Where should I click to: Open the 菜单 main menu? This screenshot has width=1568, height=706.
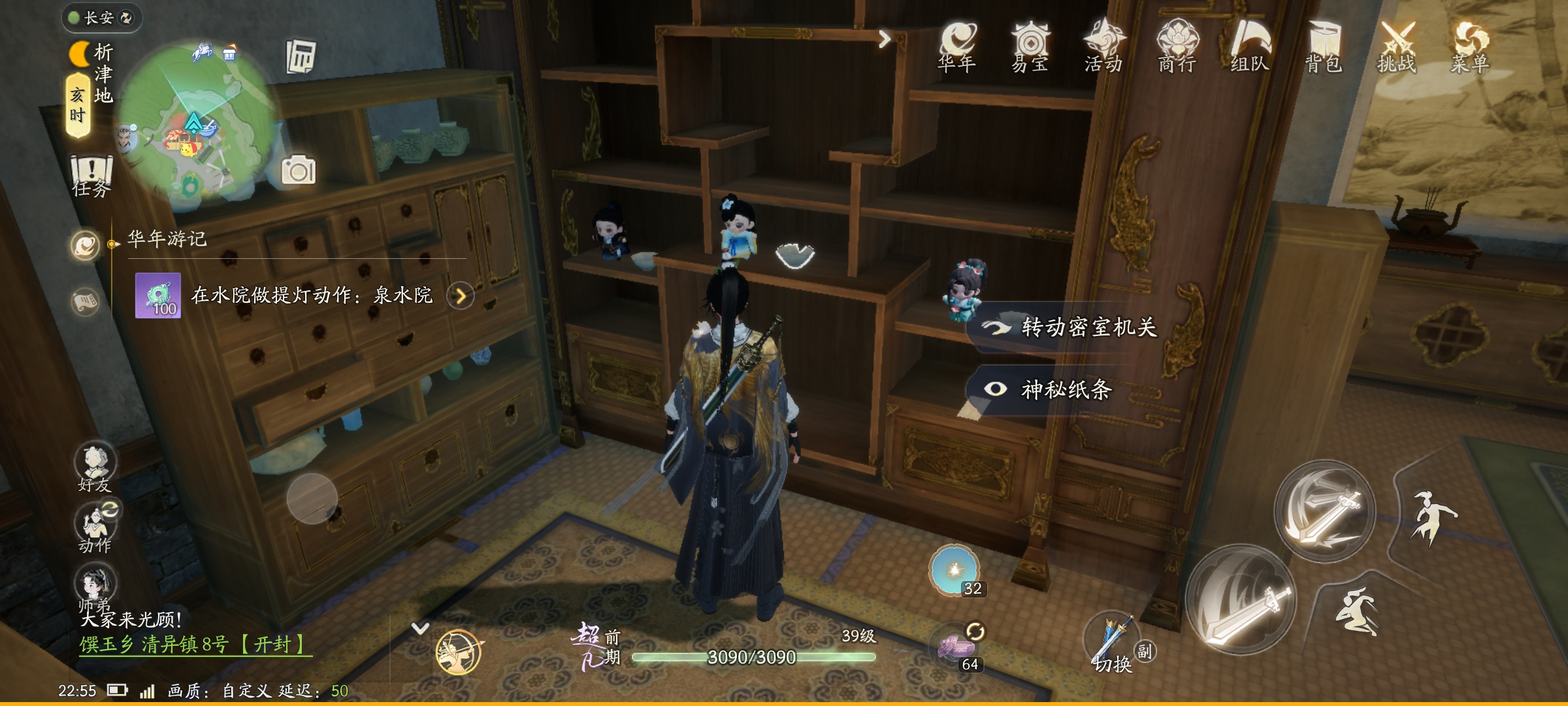point(1470,46)
